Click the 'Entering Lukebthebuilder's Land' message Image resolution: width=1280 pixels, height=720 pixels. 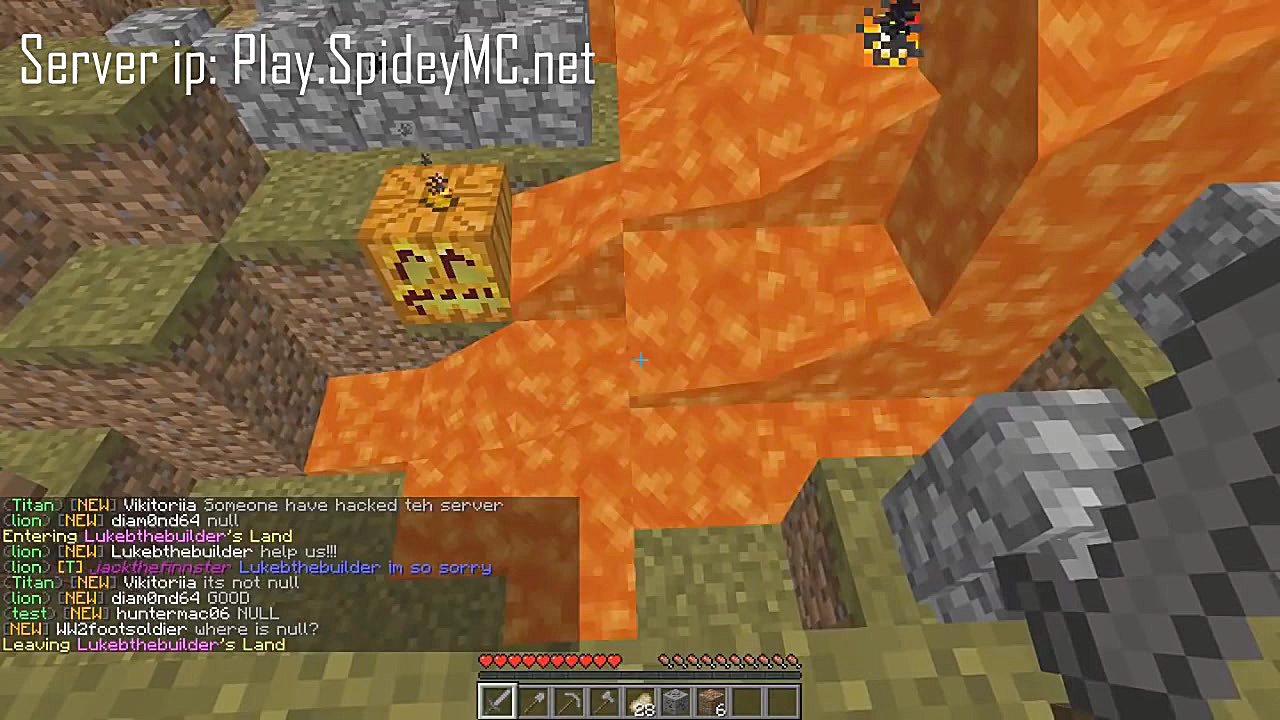coord(145,536)
